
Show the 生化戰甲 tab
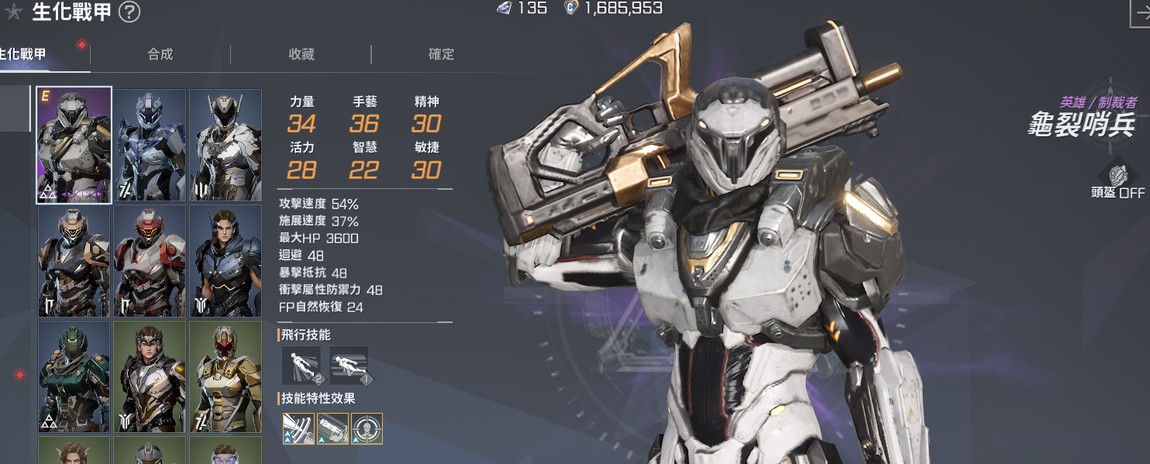tap(24, 54)
